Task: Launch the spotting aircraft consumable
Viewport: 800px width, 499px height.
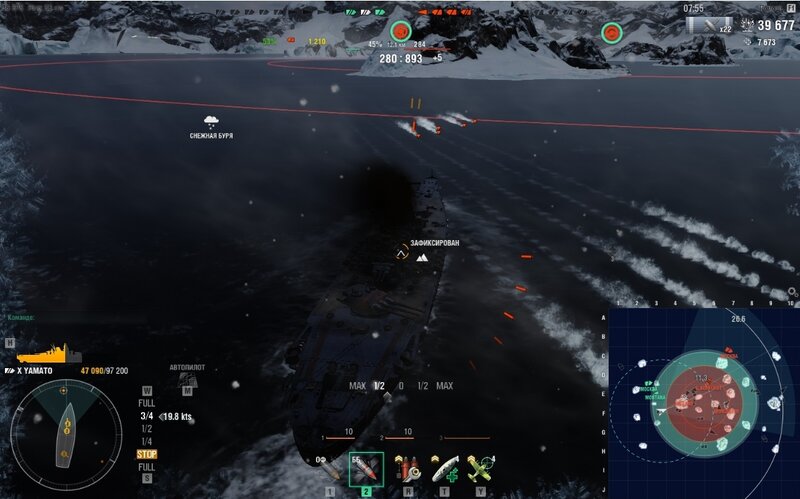Action: (x=478, y=467)
